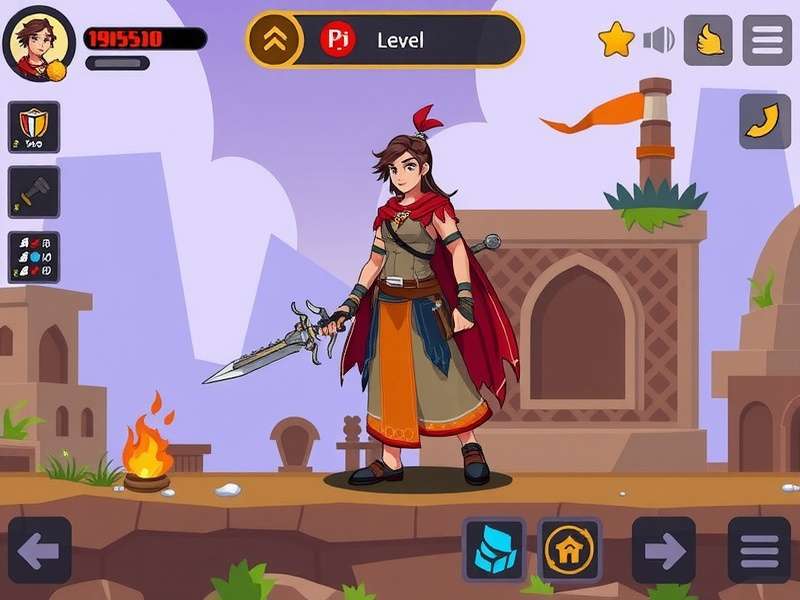Click the gold star favorites icon
The image size is (800, 600).
[x=616, y=40]
